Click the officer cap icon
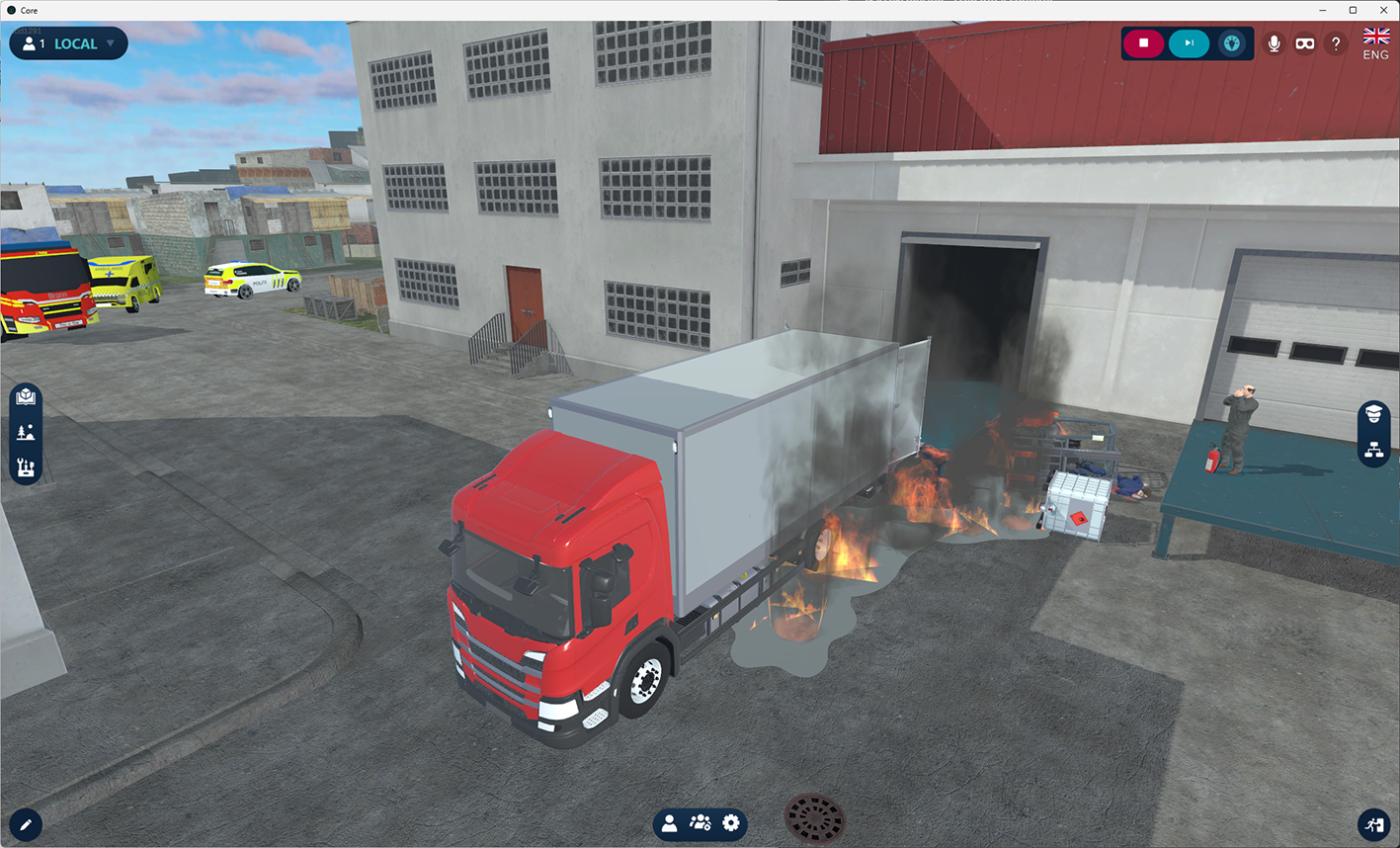The width and height of the screenshot is (1400, 848). [x=1373, y=414]
